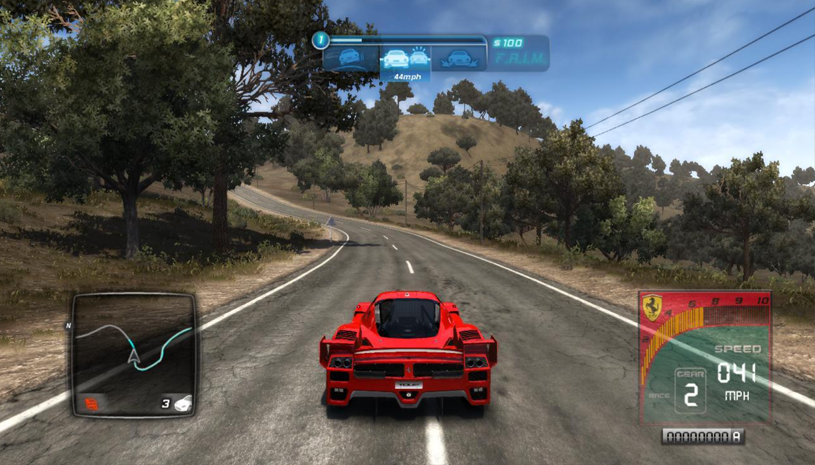
Task: Click the F.R.I.M. level 1 badge
Action: coord(321,41)
